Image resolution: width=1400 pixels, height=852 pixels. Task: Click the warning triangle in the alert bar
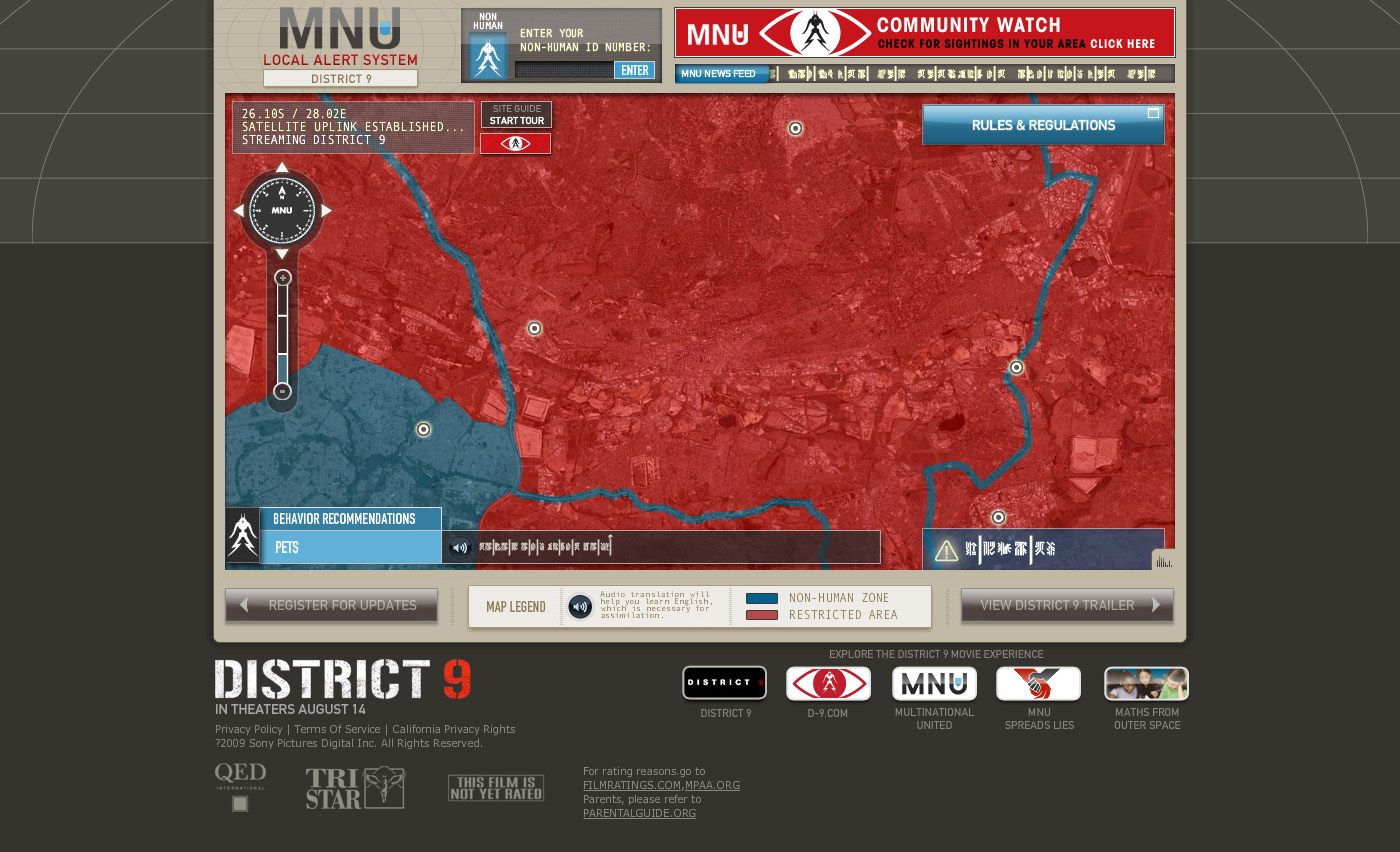(946, 548)
